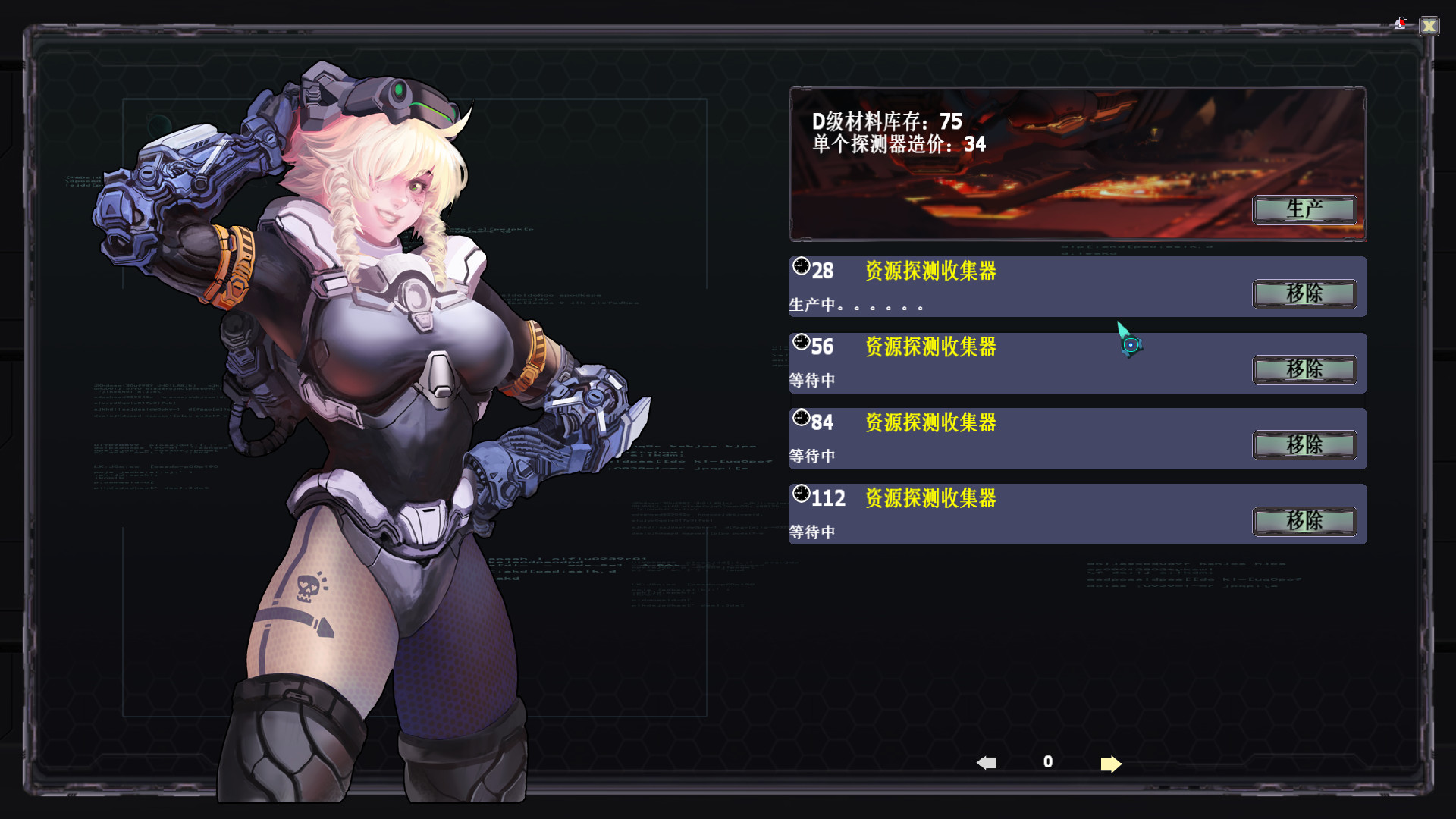Click the page counter showing 0
The width and height of the screenshot is (1456, 819).
pyautogui.click(x=1047, y=762)
